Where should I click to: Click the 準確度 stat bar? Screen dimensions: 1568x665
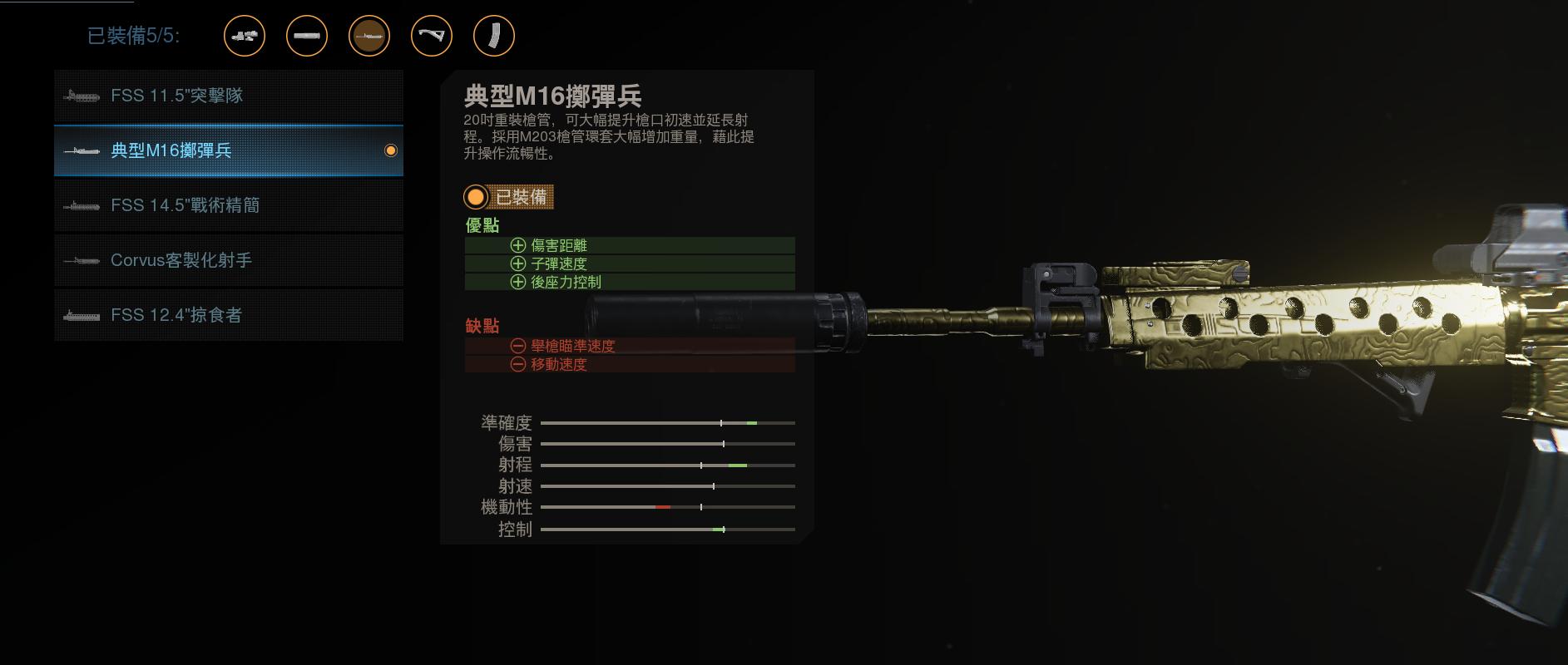[x=665, y=422]
